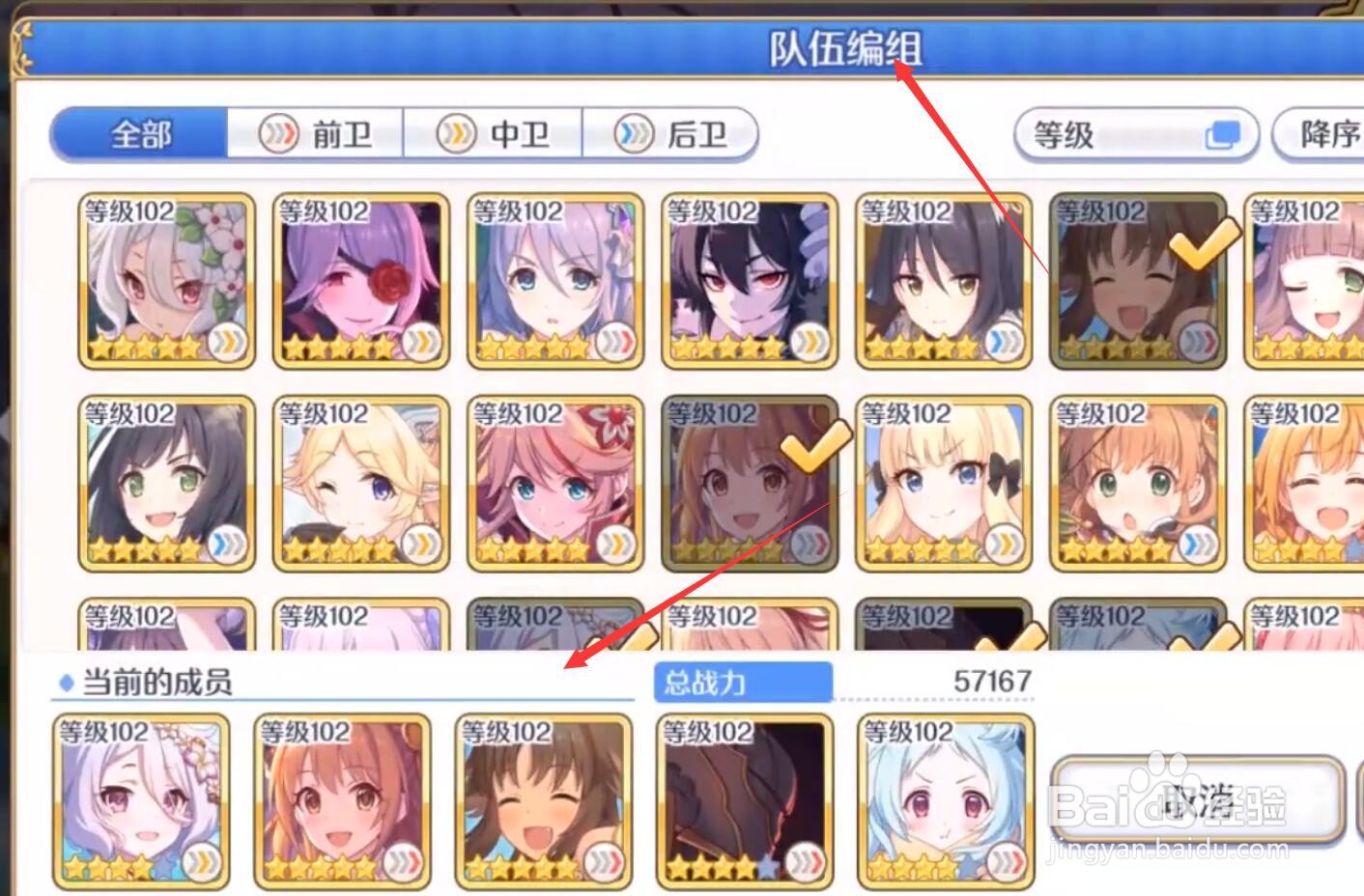The image size is (1364, 896).
Task: Switch to the 全部 tab
Action: tap(141, 134)
